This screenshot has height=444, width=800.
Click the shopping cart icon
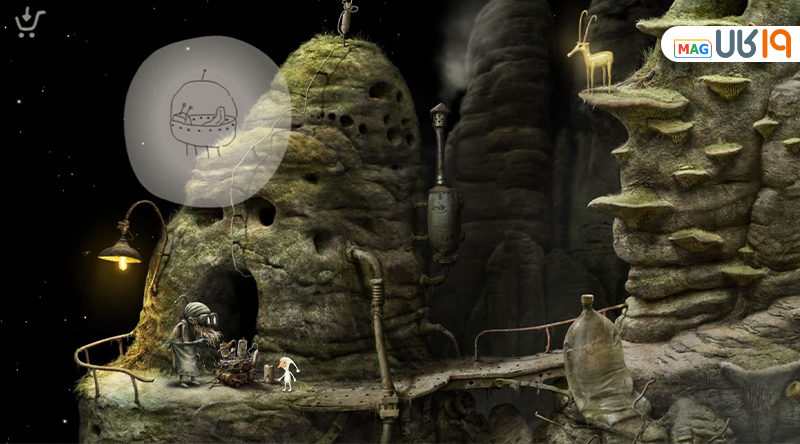(x=30, y=22)
